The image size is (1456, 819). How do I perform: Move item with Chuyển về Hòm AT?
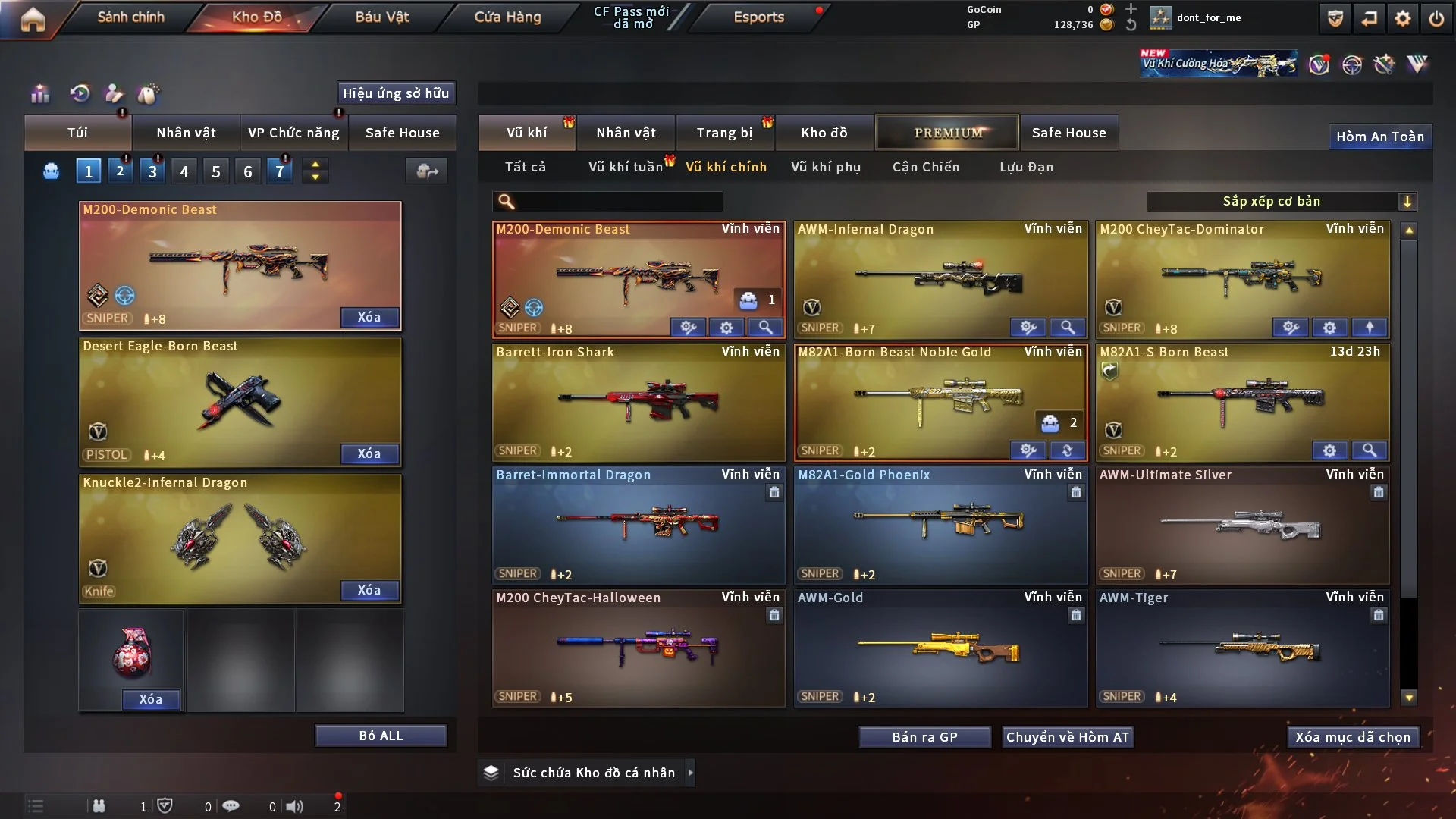1068,737
